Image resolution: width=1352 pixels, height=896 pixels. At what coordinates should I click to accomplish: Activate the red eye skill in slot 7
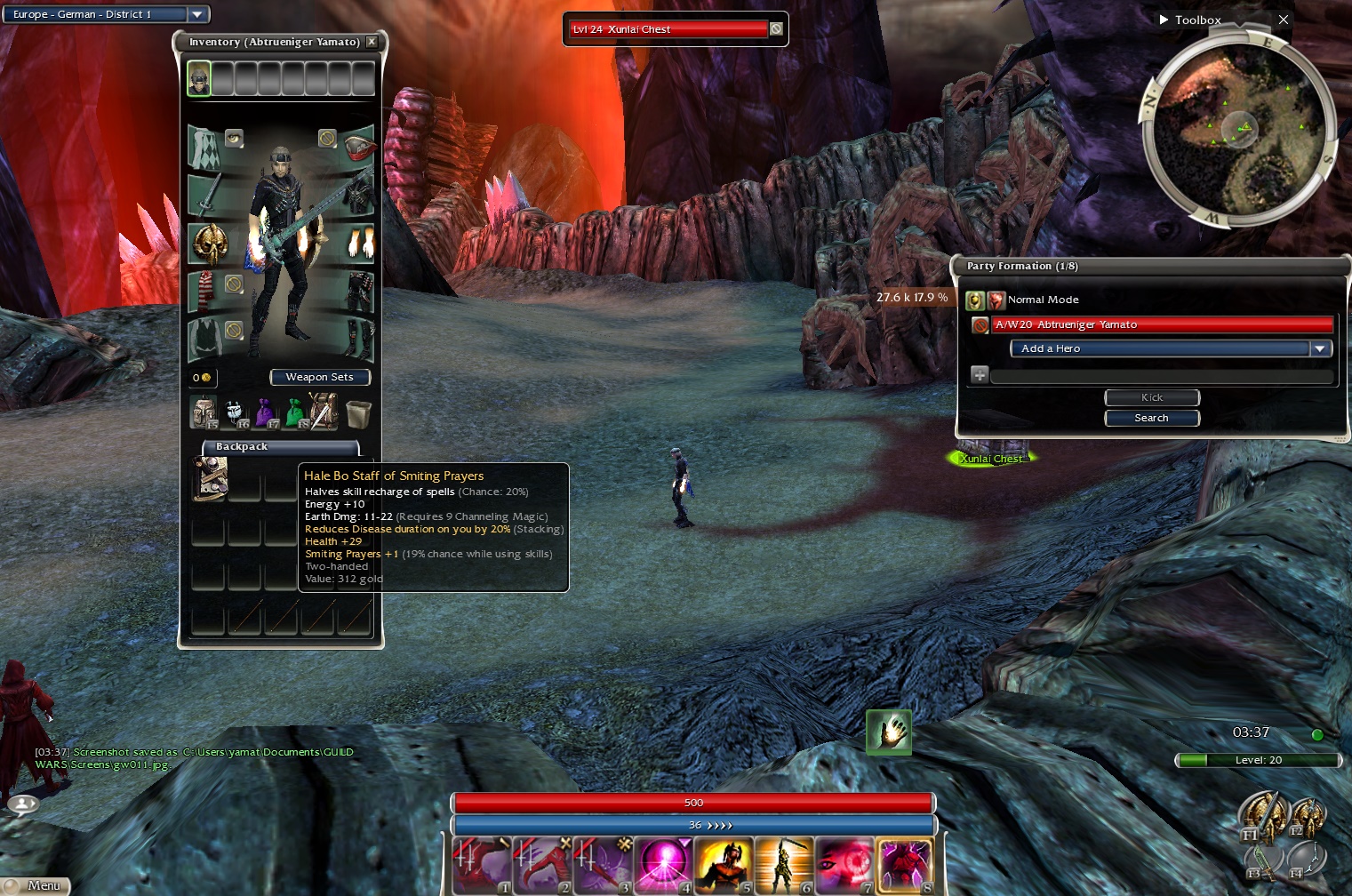844,865
